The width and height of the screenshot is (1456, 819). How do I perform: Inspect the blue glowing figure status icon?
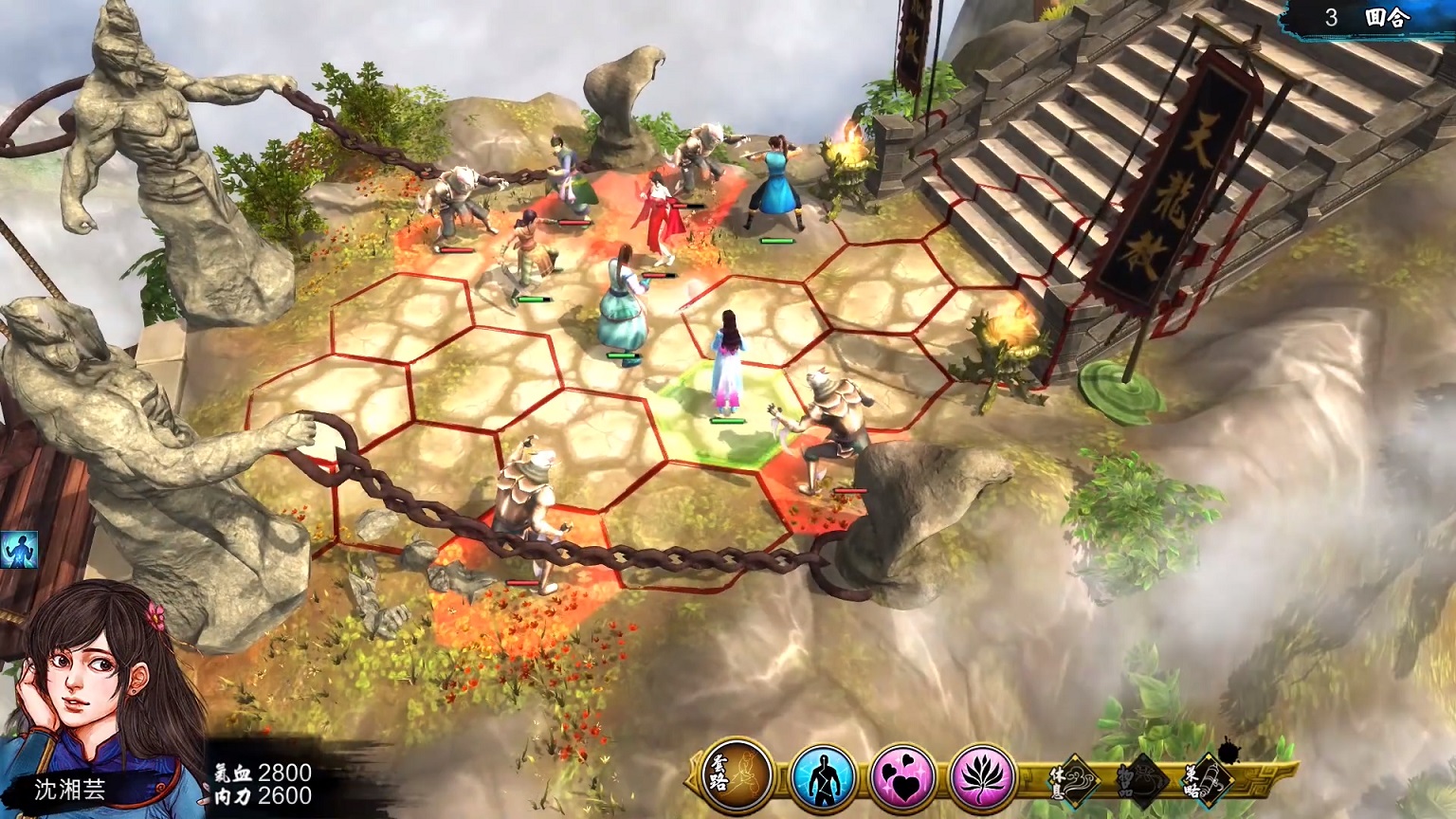pos(18,550)
